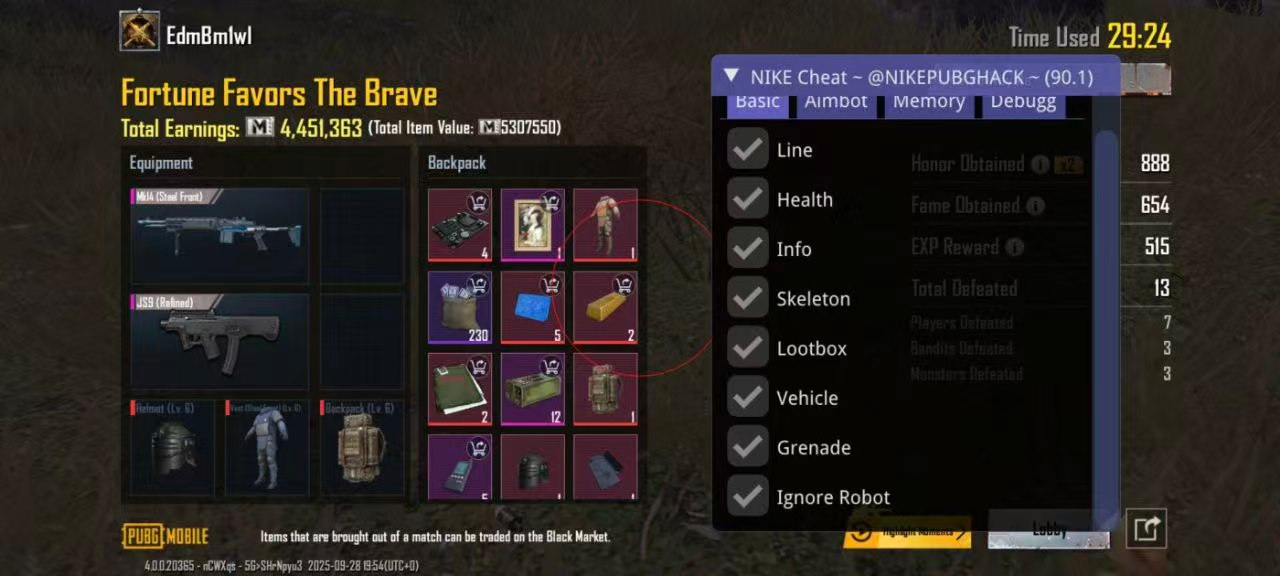Open the EdmBm1wl player avatar
This screenshot has width=1280, height=576.
[140, 31]
